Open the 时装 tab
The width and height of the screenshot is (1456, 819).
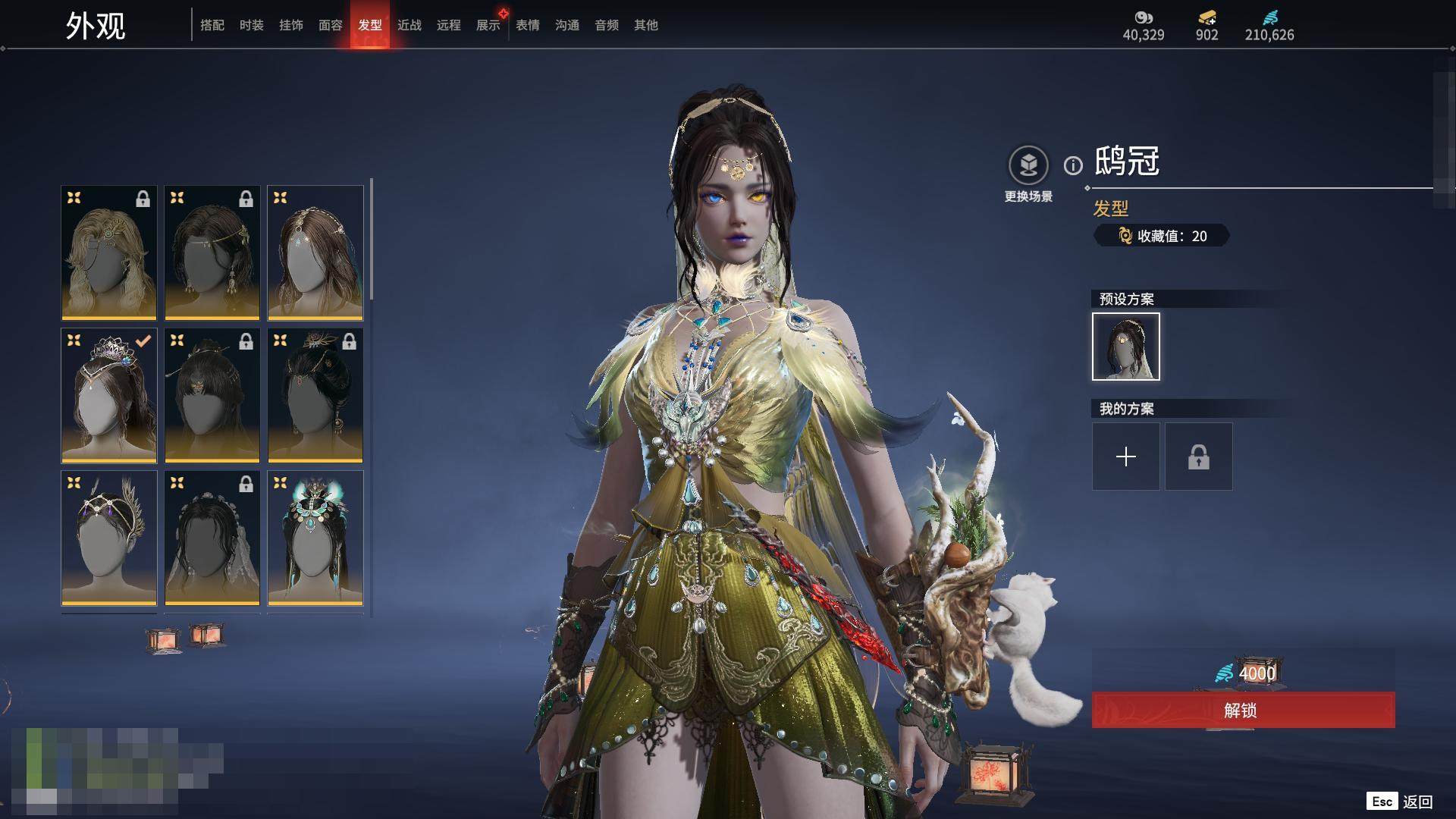click(252, 26)
